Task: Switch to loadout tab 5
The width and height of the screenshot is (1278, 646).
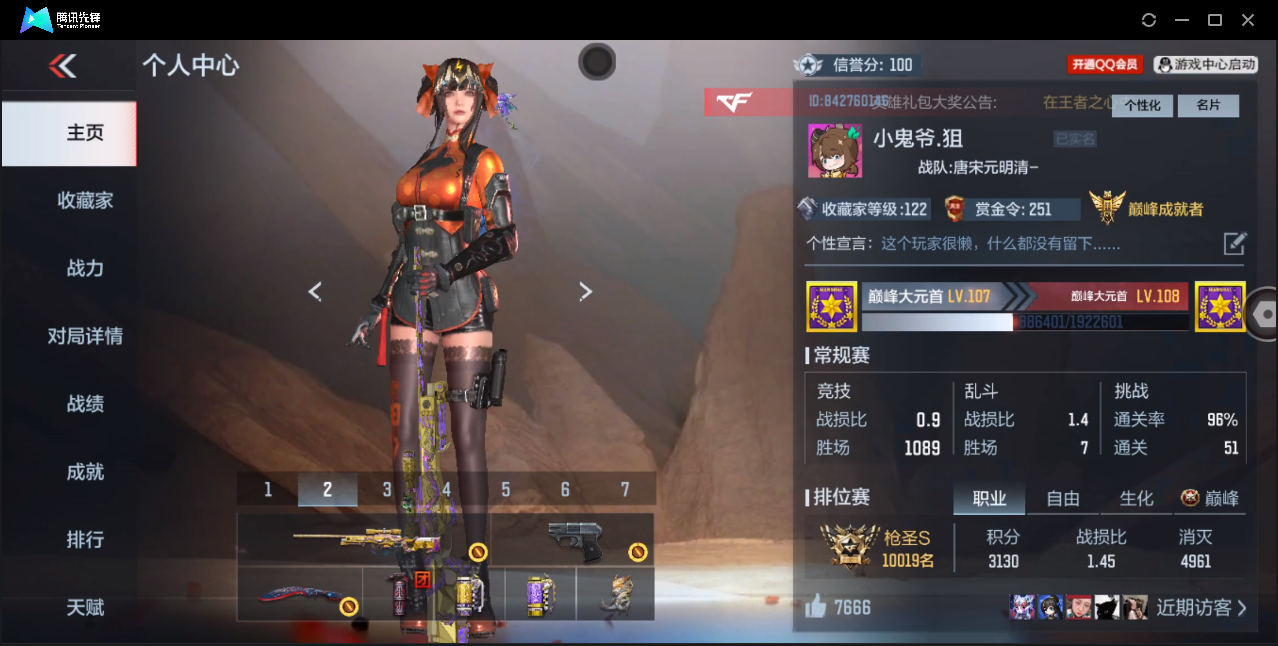Action: (506, 489)
